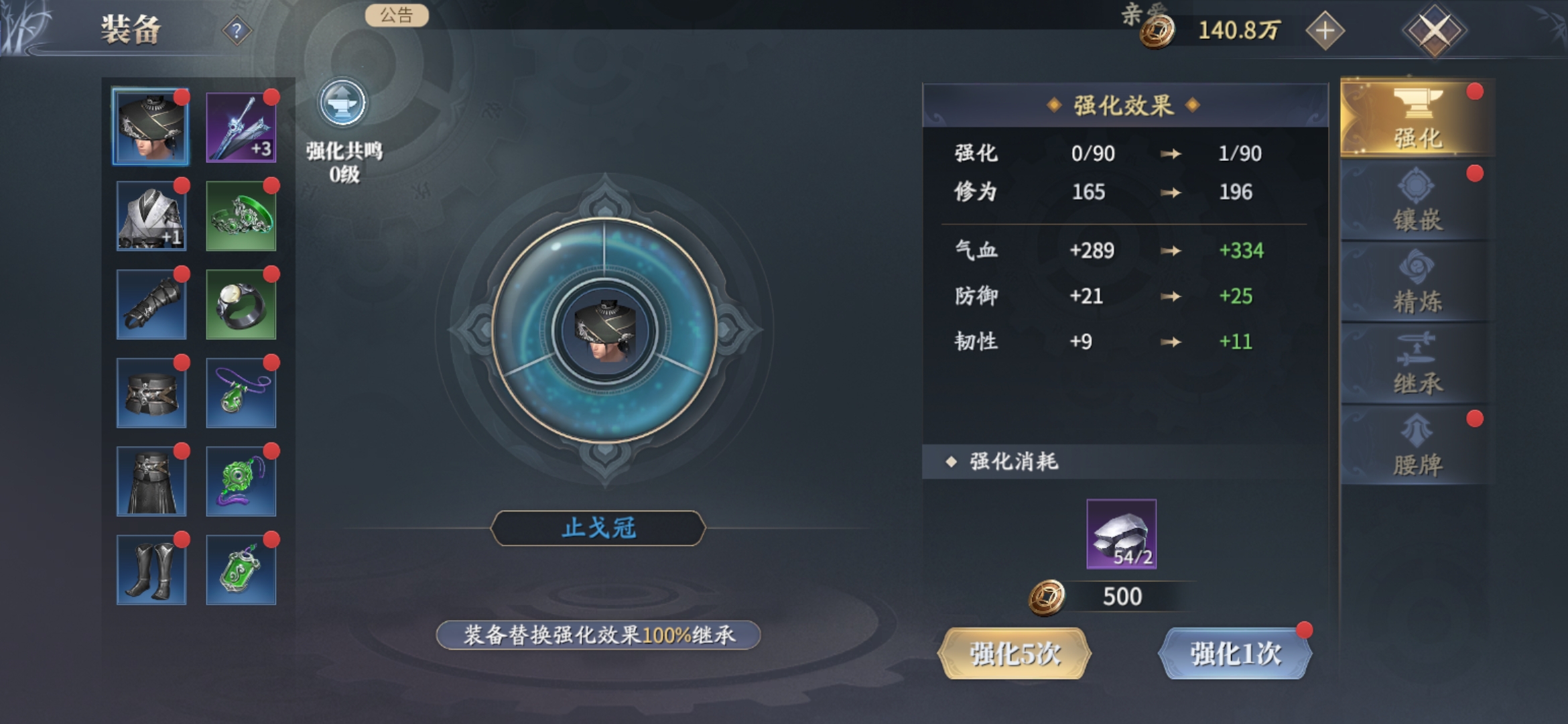Screen dimensions: 1568x724
Task: Choose the pearl ring slot
Action: pos(241,304)
